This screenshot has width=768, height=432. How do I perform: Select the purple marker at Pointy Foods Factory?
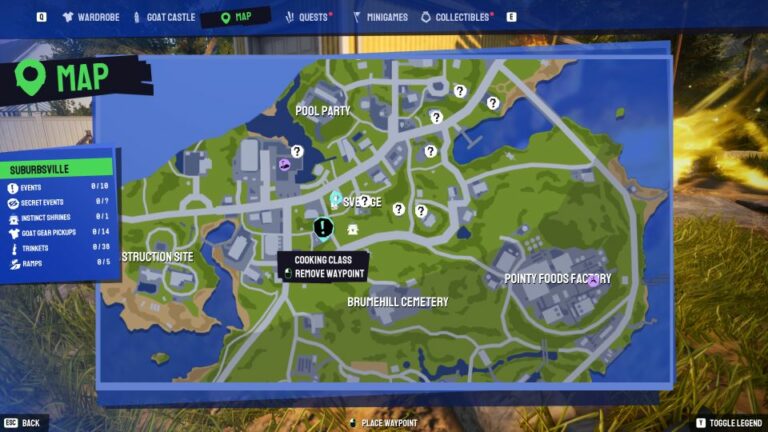coord(593,281)
